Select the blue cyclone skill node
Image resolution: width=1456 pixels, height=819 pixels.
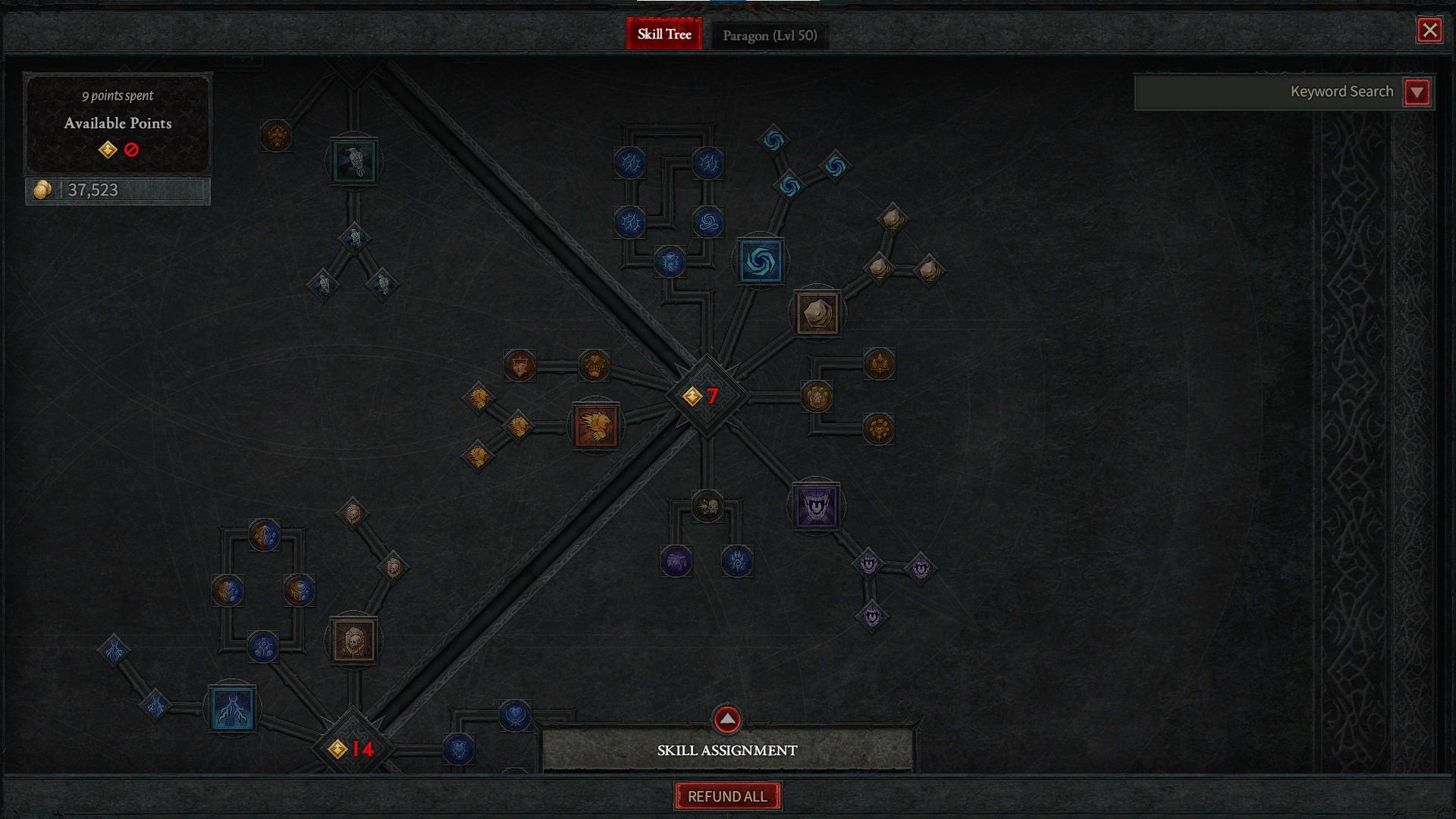point(760,262)
